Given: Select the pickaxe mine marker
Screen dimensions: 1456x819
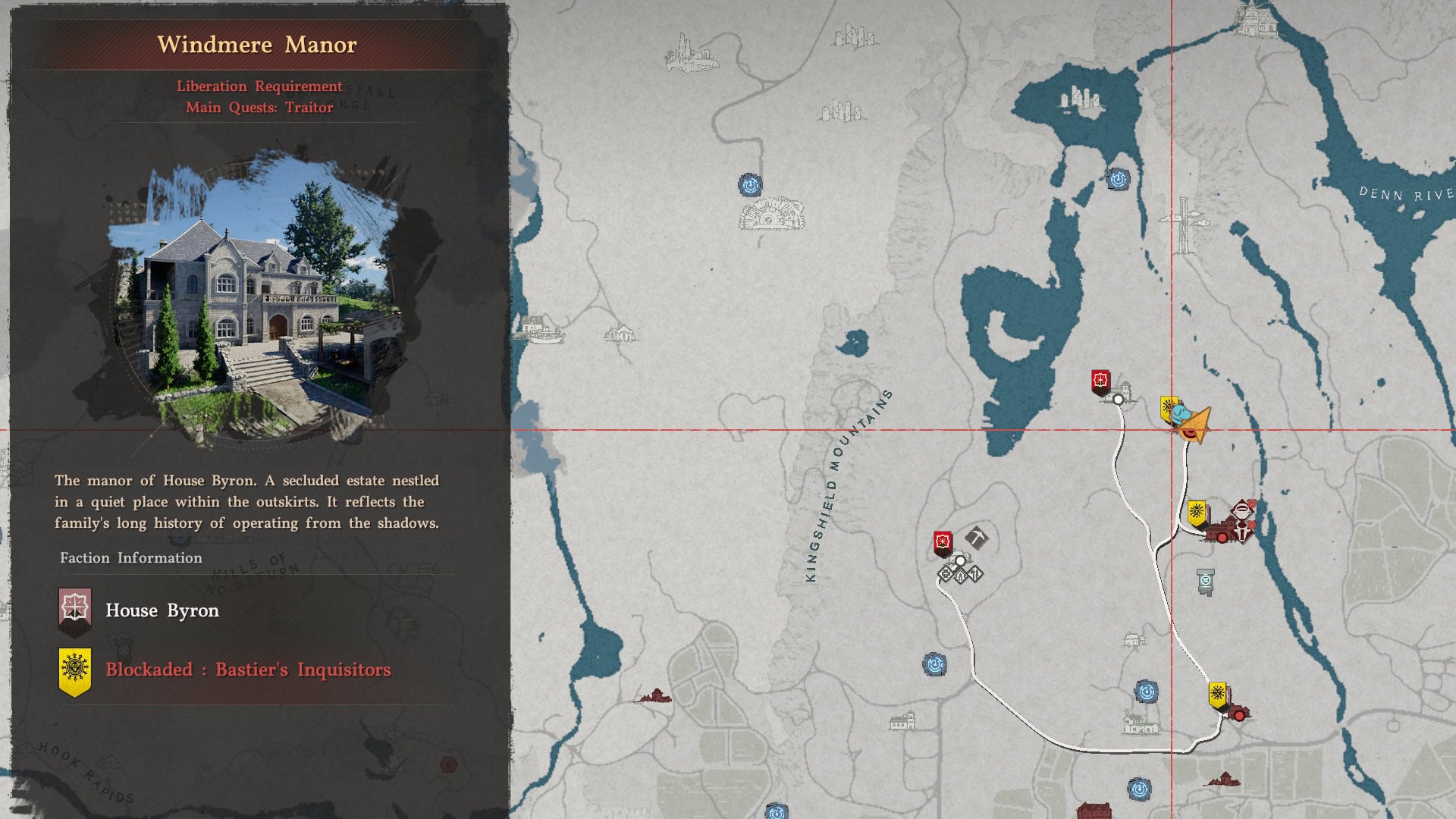Looking at the screenshot, I should pyautogui.click(x=977, y=538).
